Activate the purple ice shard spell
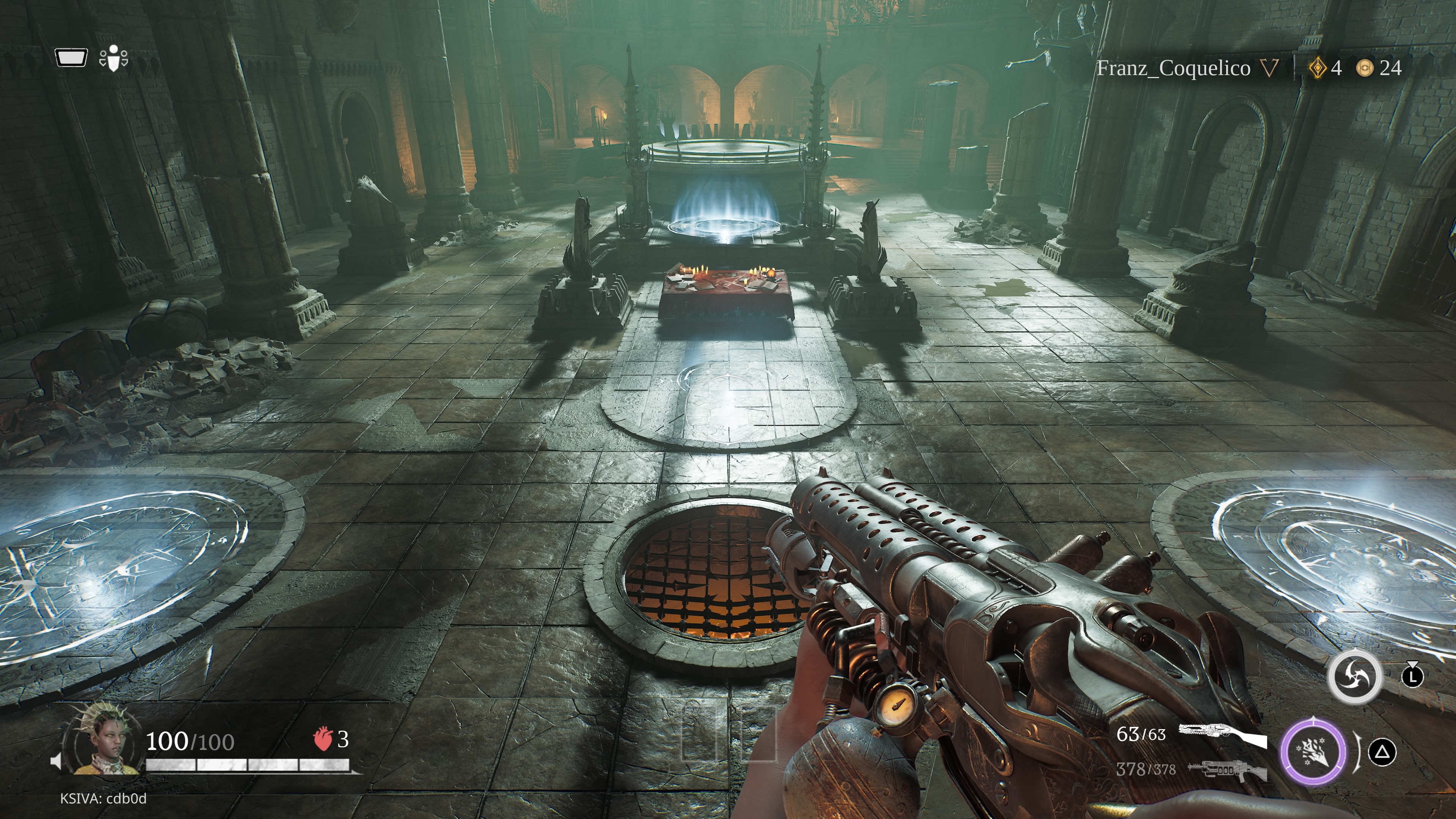This screenshot has height=819, width=1456. [1313, 752]
